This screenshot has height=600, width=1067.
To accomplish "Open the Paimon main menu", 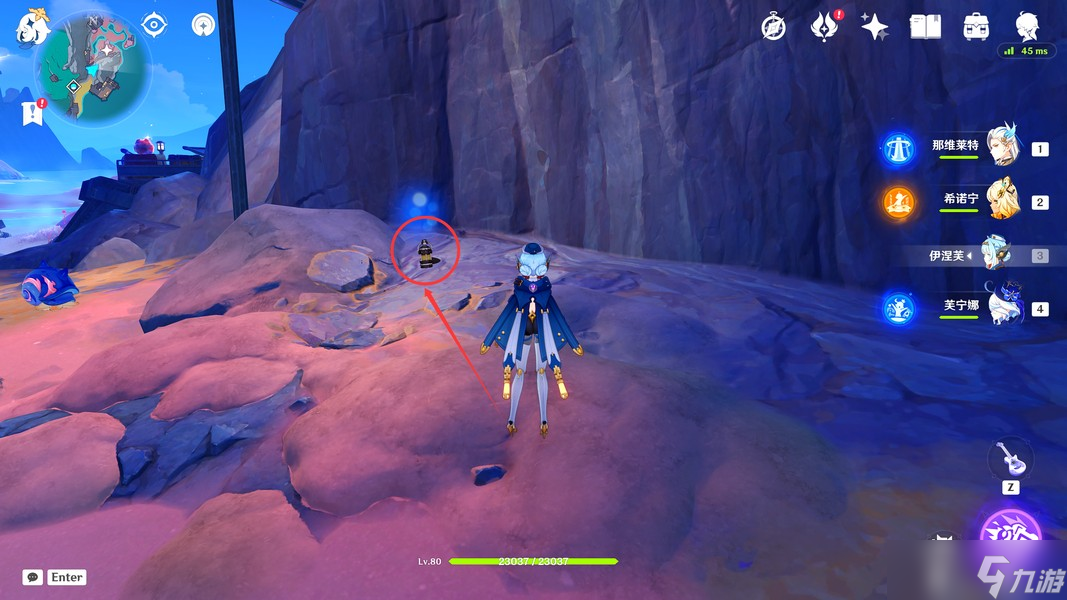I will point(32,27).
